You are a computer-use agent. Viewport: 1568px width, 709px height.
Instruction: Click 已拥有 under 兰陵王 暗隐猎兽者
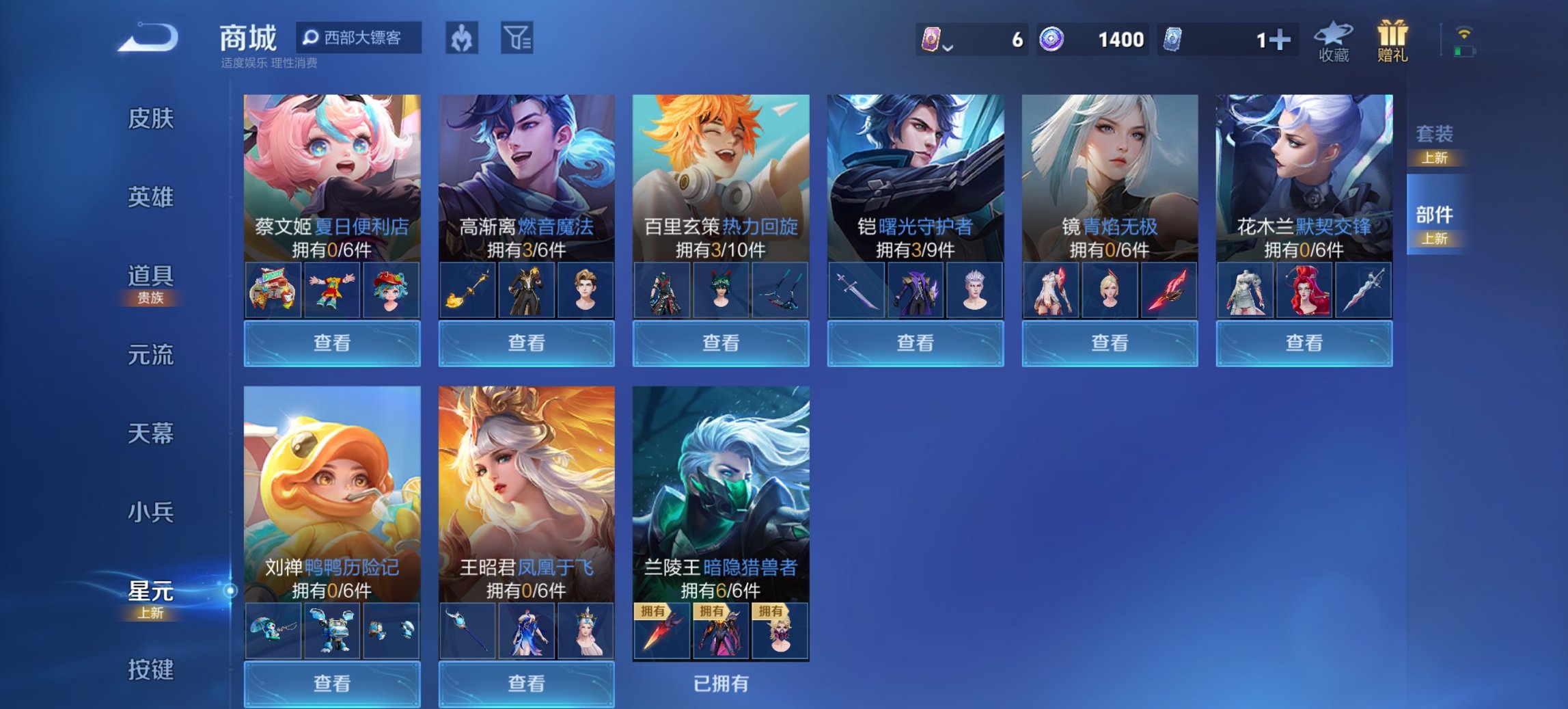[721, 683]
